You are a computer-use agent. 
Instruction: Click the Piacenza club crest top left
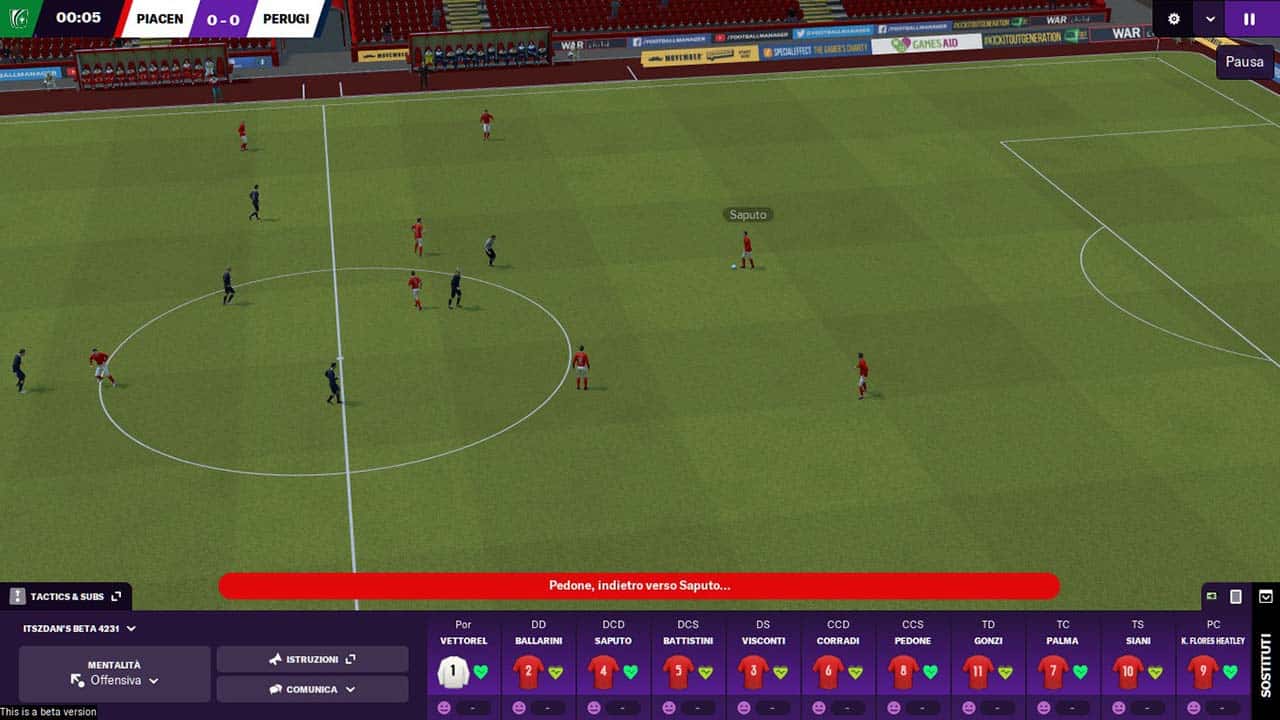(20, 18)
